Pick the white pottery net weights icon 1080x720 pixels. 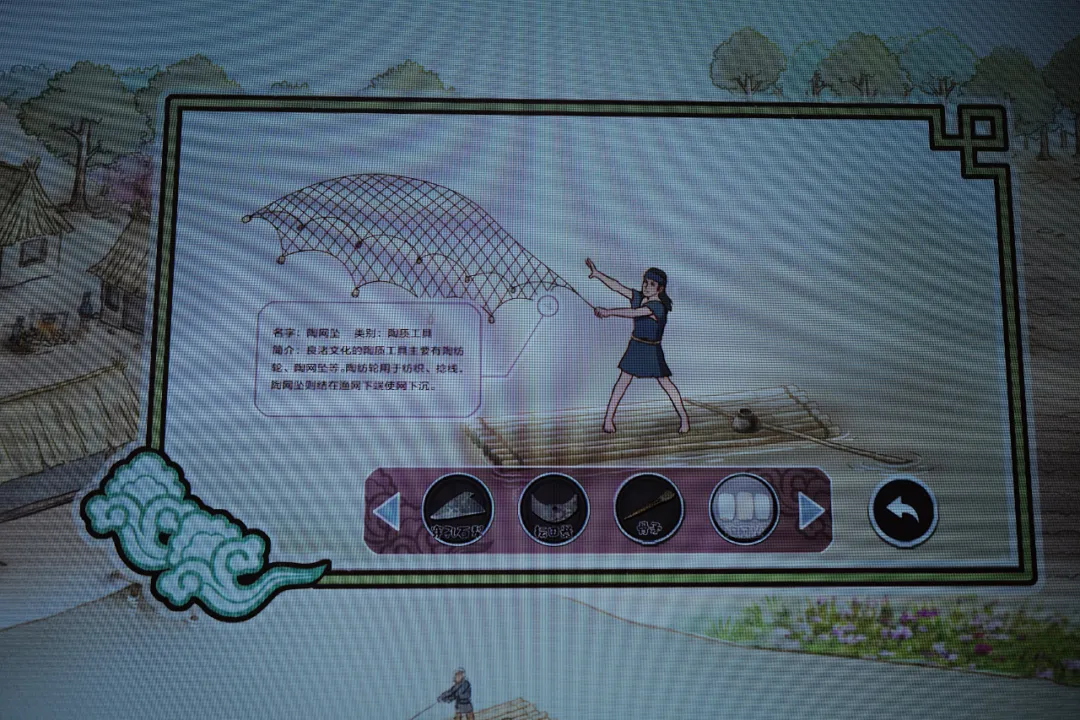pyautogui.click(x=744, y=509)
